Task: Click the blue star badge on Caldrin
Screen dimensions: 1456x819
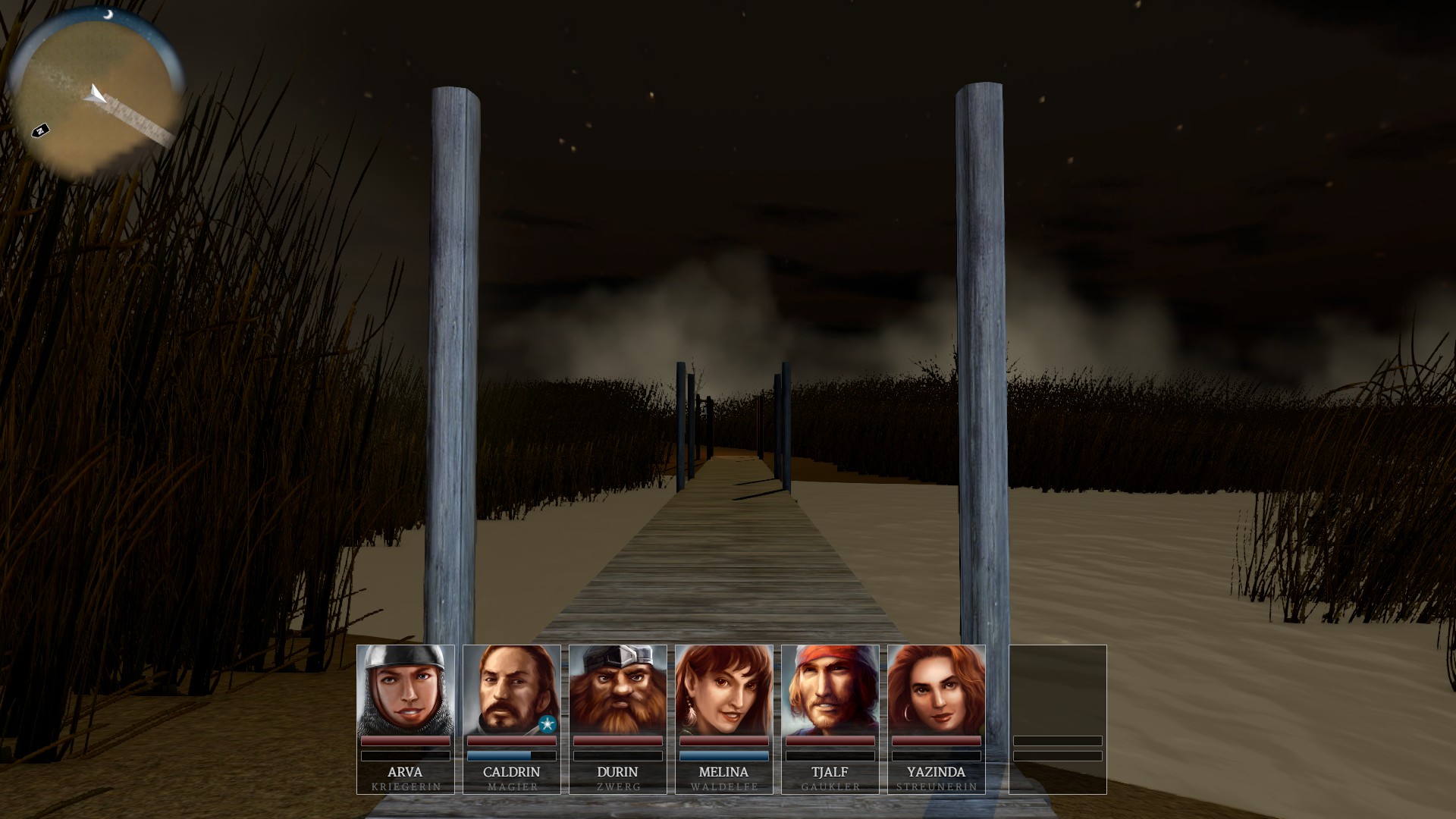Action: pyautogui.click(x=548, y=724)
